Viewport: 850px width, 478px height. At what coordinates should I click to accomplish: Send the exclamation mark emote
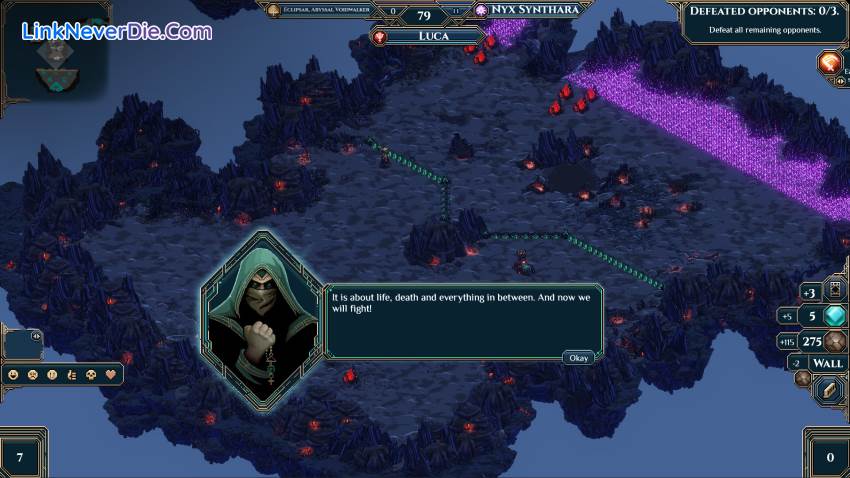click(x=52, y=375)
